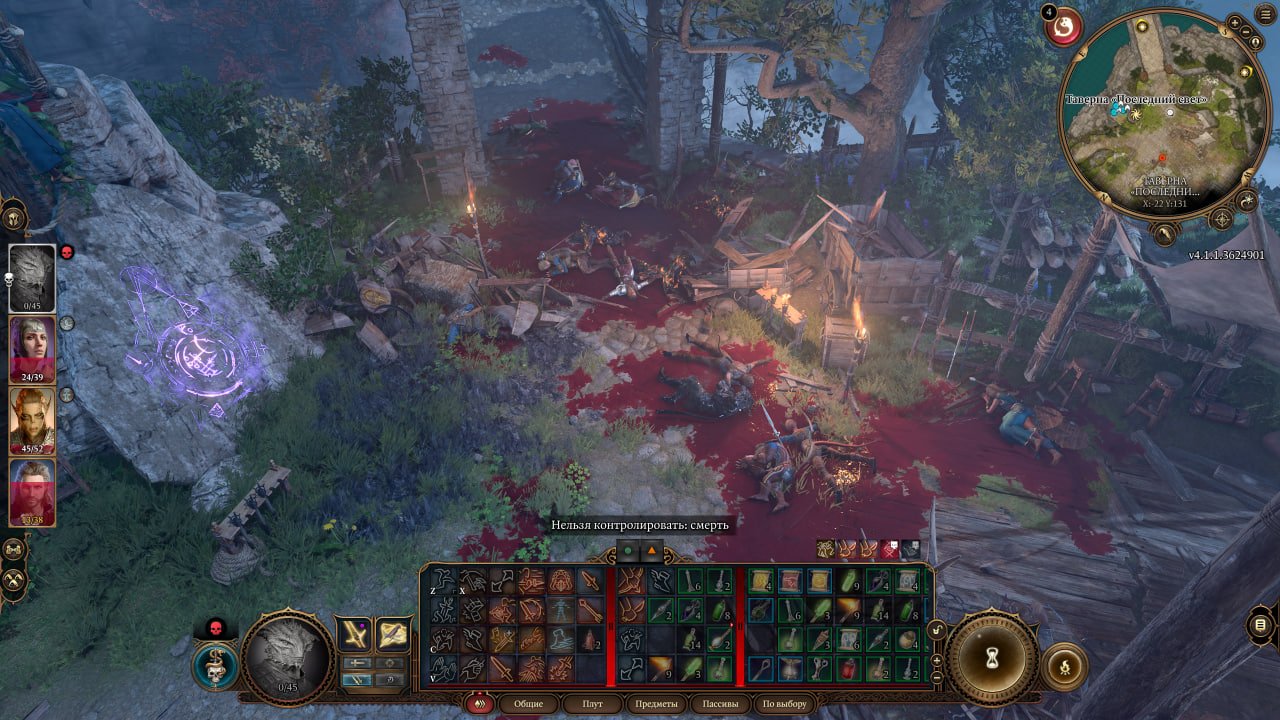
Task: Open the journal button at right edge
Action: tap(1261, 627)
